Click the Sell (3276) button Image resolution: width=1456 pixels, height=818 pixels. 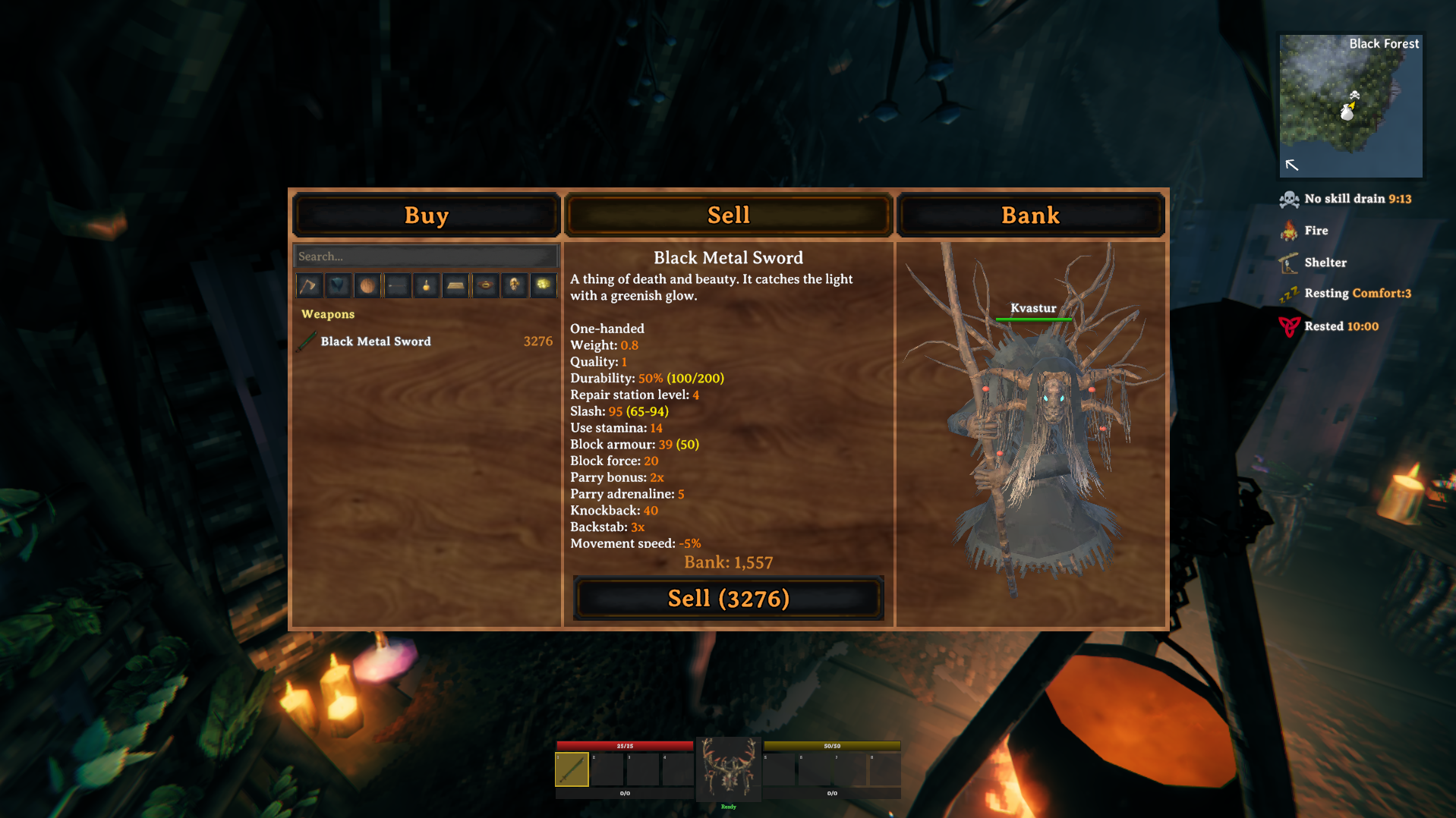pyautogui.click(x=728, y=599)
